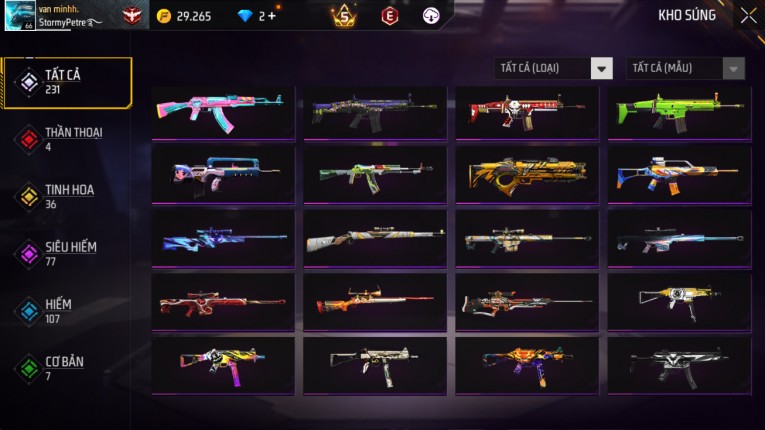Choose the CƠ BẢN rarity tab
This screenshot has width=765, height=430.
[x=62, y=367]
